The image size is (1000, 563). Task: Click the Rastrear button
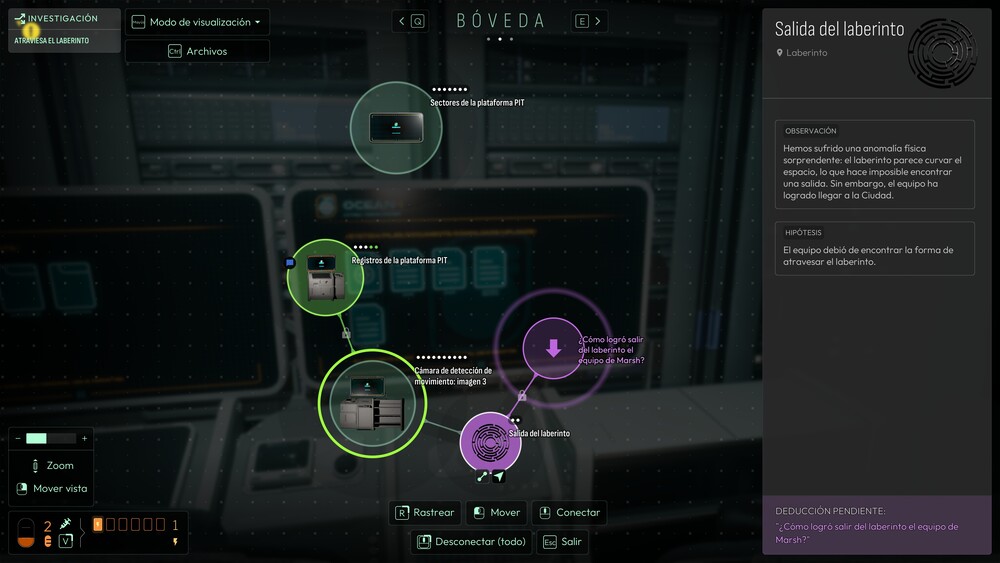tap(425, 512)
